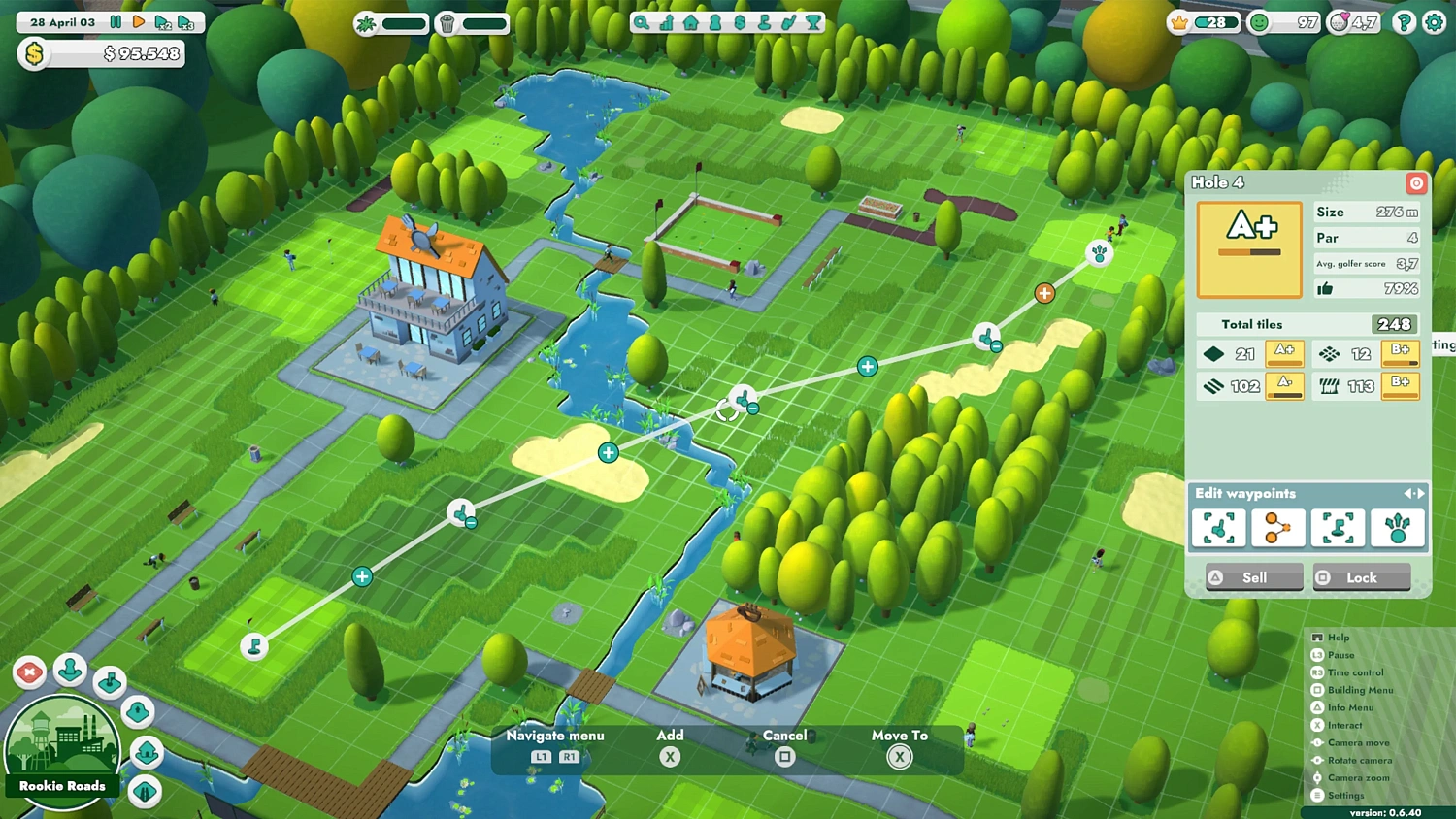This screenshot has height=819, width=1456.
Task: Click the $95.548 money balance display
Action: (107, 54)
